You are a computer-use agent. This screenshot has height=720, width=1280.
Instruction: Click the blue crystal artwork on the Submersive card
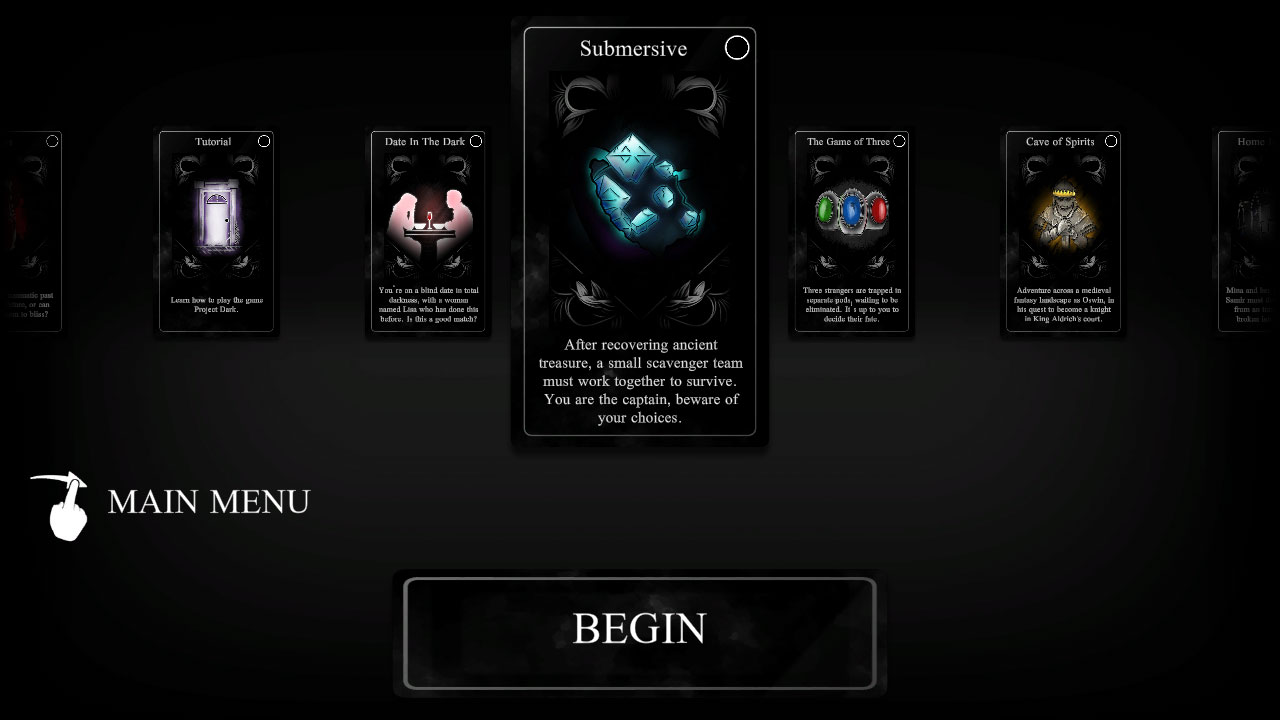coord(640,195)
